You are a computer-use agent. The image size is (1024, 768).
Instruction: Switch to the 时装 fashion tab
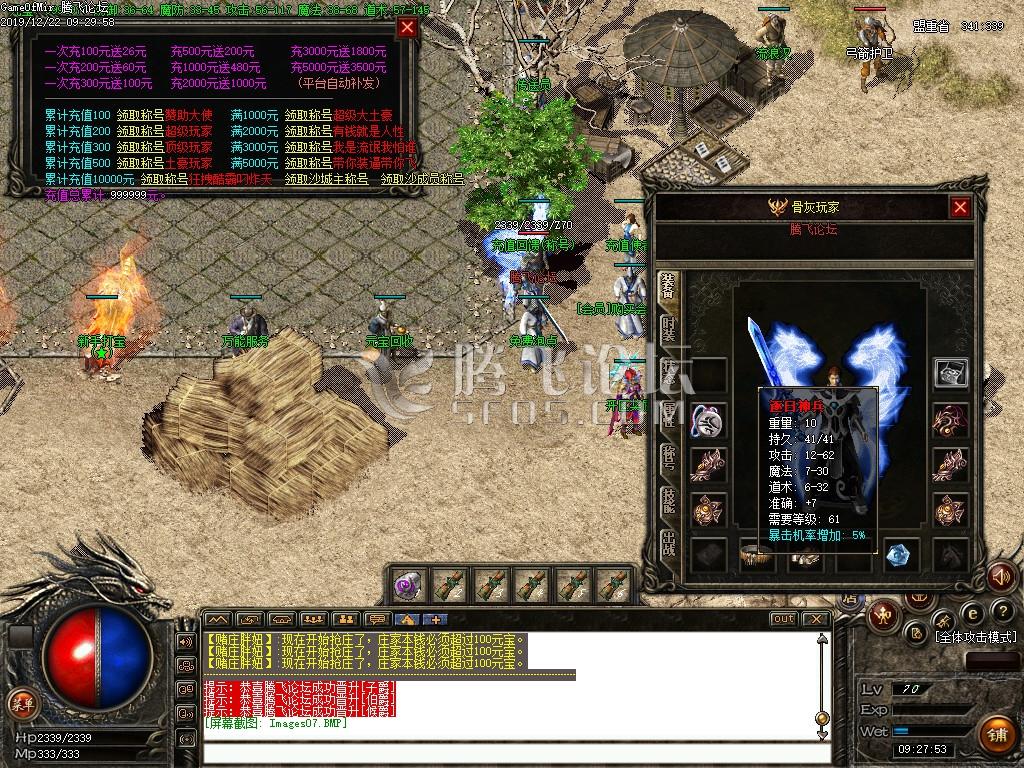[668, 329]
